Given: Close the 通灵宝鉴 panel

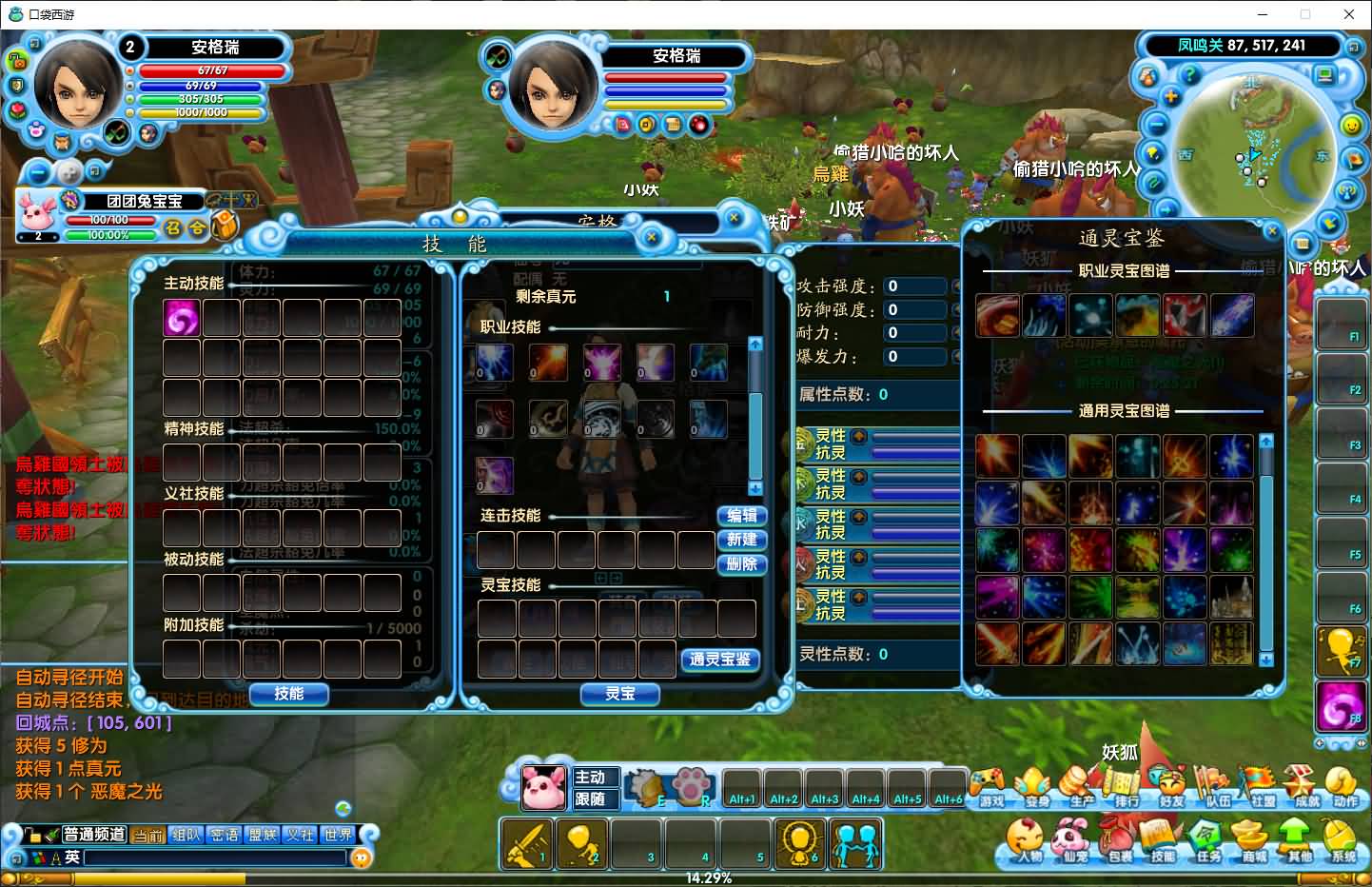Looking at the screenshot, I should click(1272, 230).
